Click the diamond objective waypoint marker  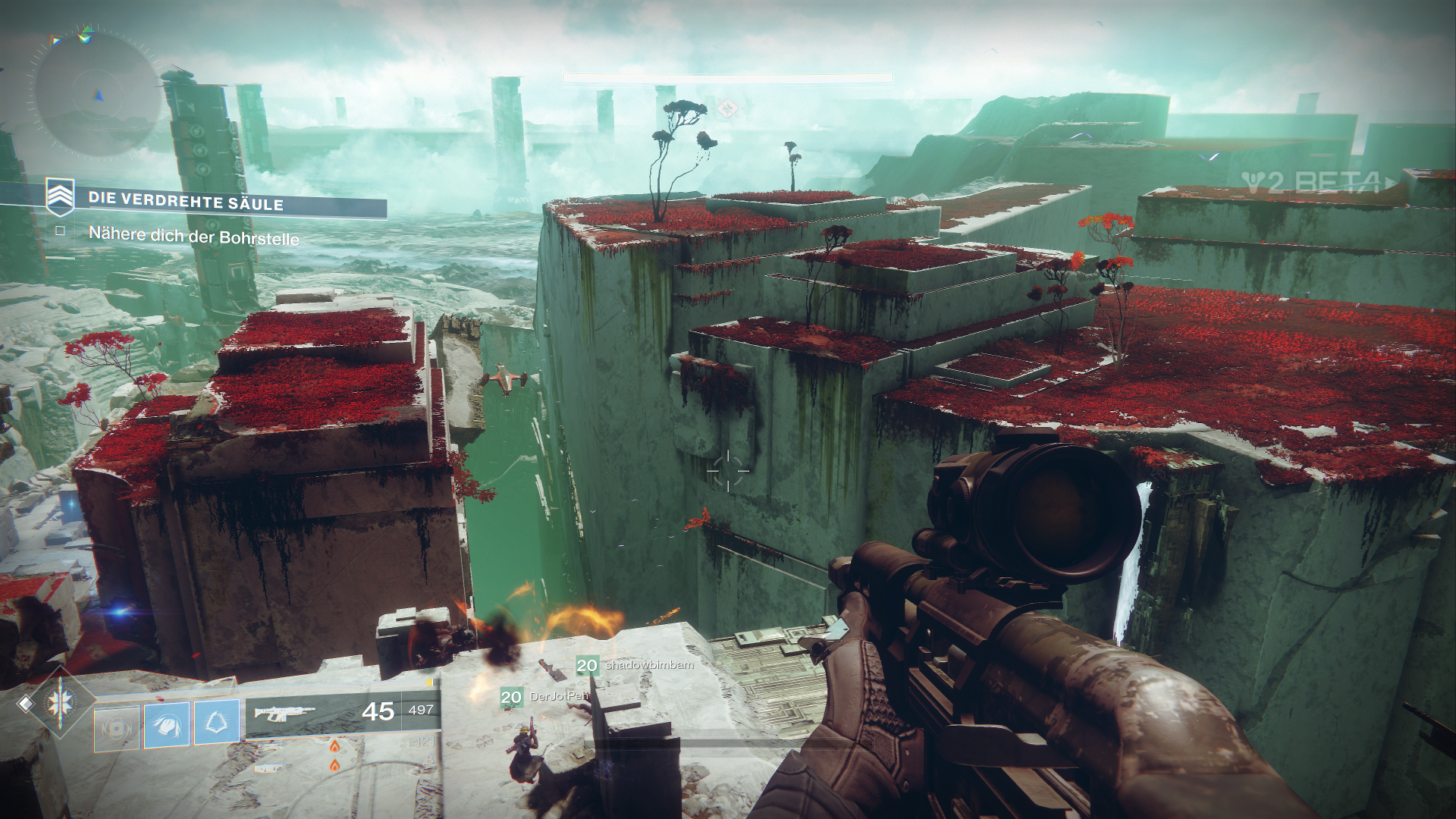pyautogui.click(x=728, y=108)
